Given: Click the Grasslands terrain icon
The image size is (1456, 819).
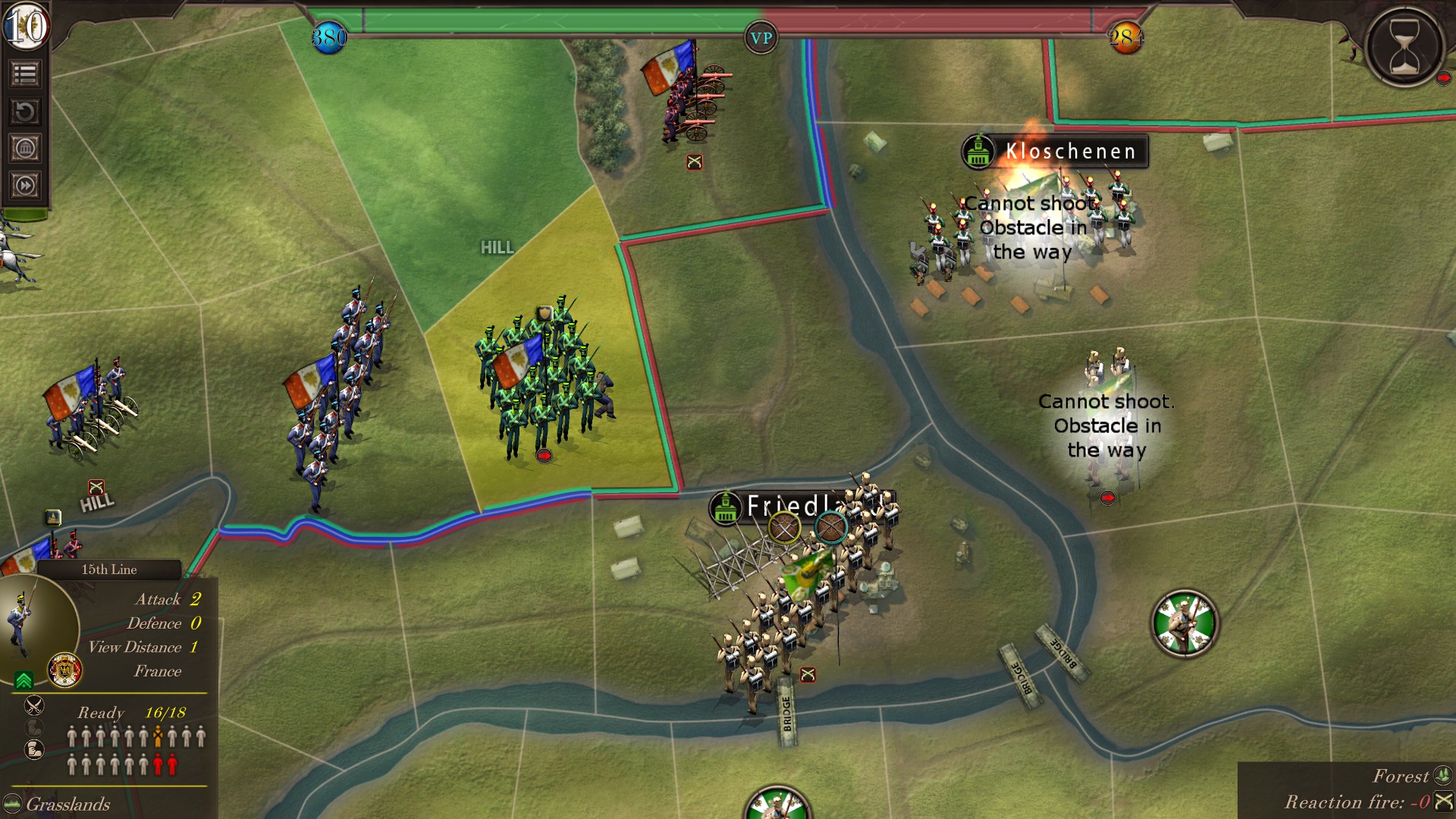Looking at the screenshot, I should point(12,804).
